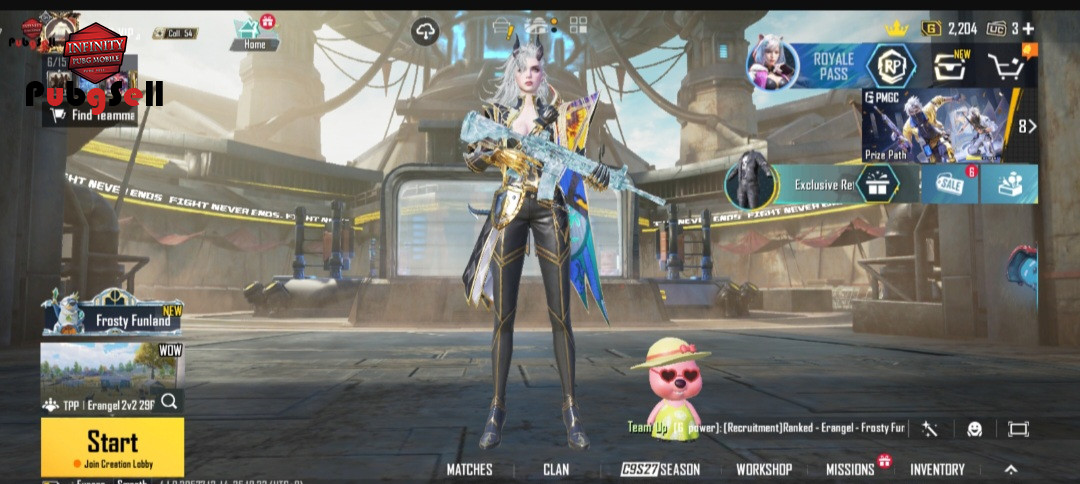The height and width of the screenshot is (484, 1080).
Task: Open the PMGC Prize Path banner
Action: click(x=935, y=125)
